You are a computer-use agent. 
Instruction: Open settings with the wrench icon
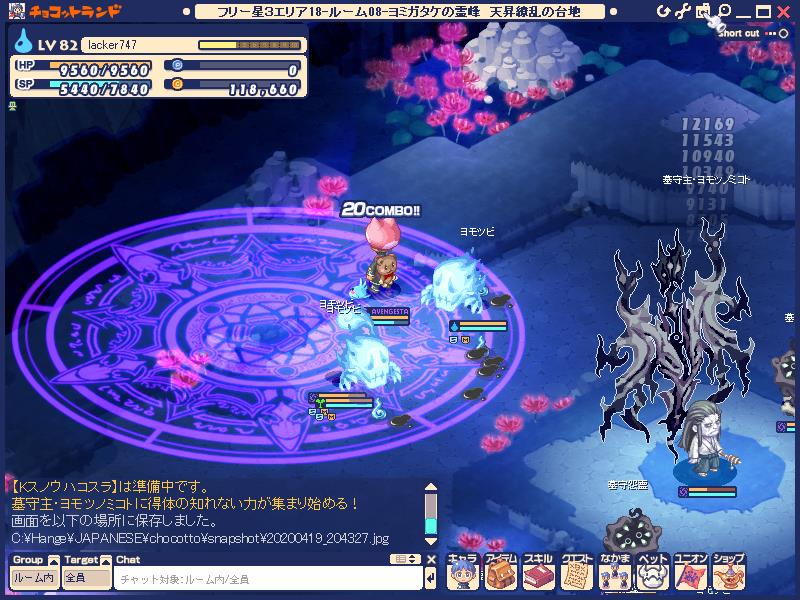pyautogui.click(x=684, y=11)
